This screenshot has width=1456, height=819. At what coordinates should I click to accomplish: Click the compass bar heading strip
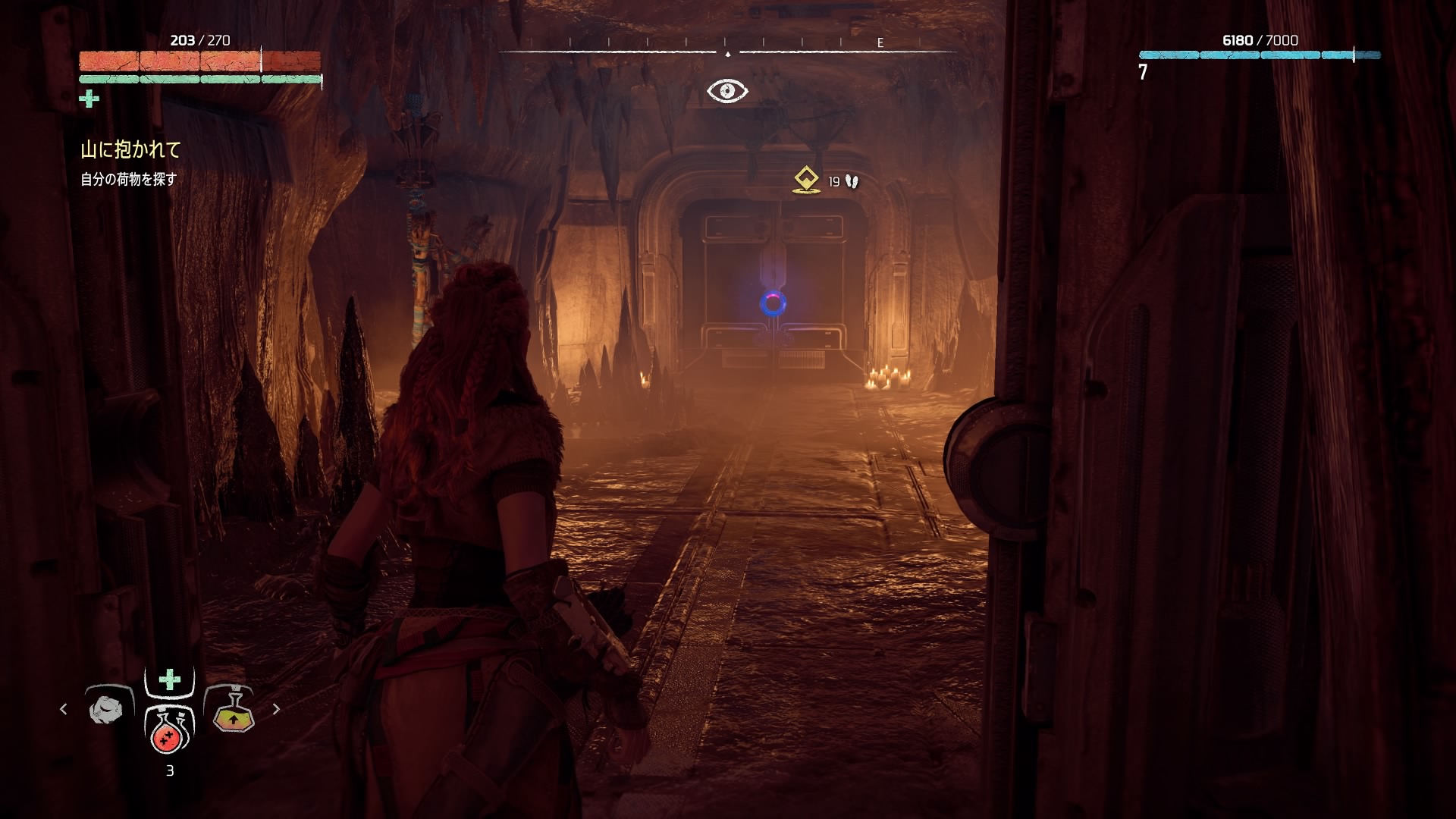(x=728, y=50)
